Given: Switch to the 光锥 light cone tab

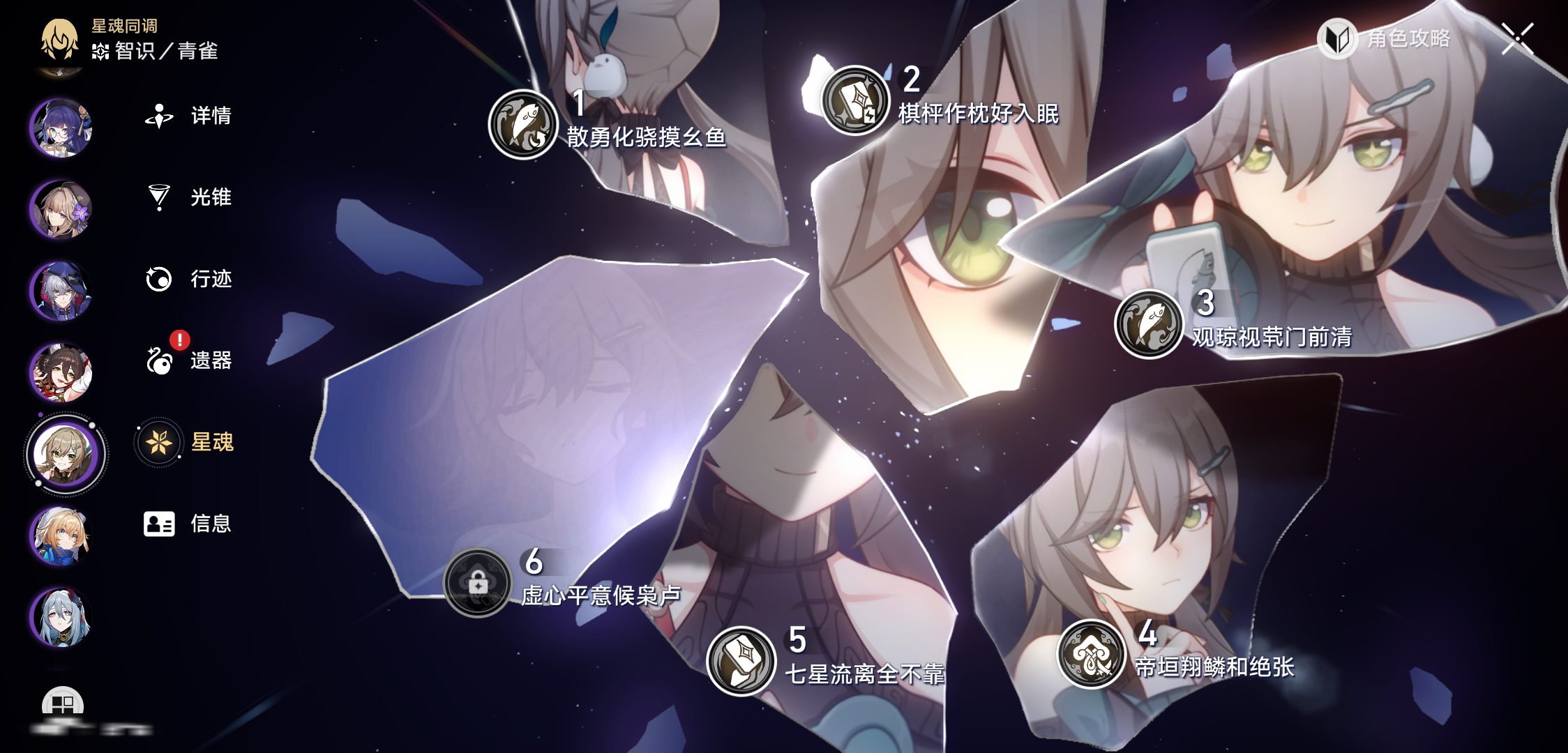Looking at the screenshot, I should pos(188,197).
